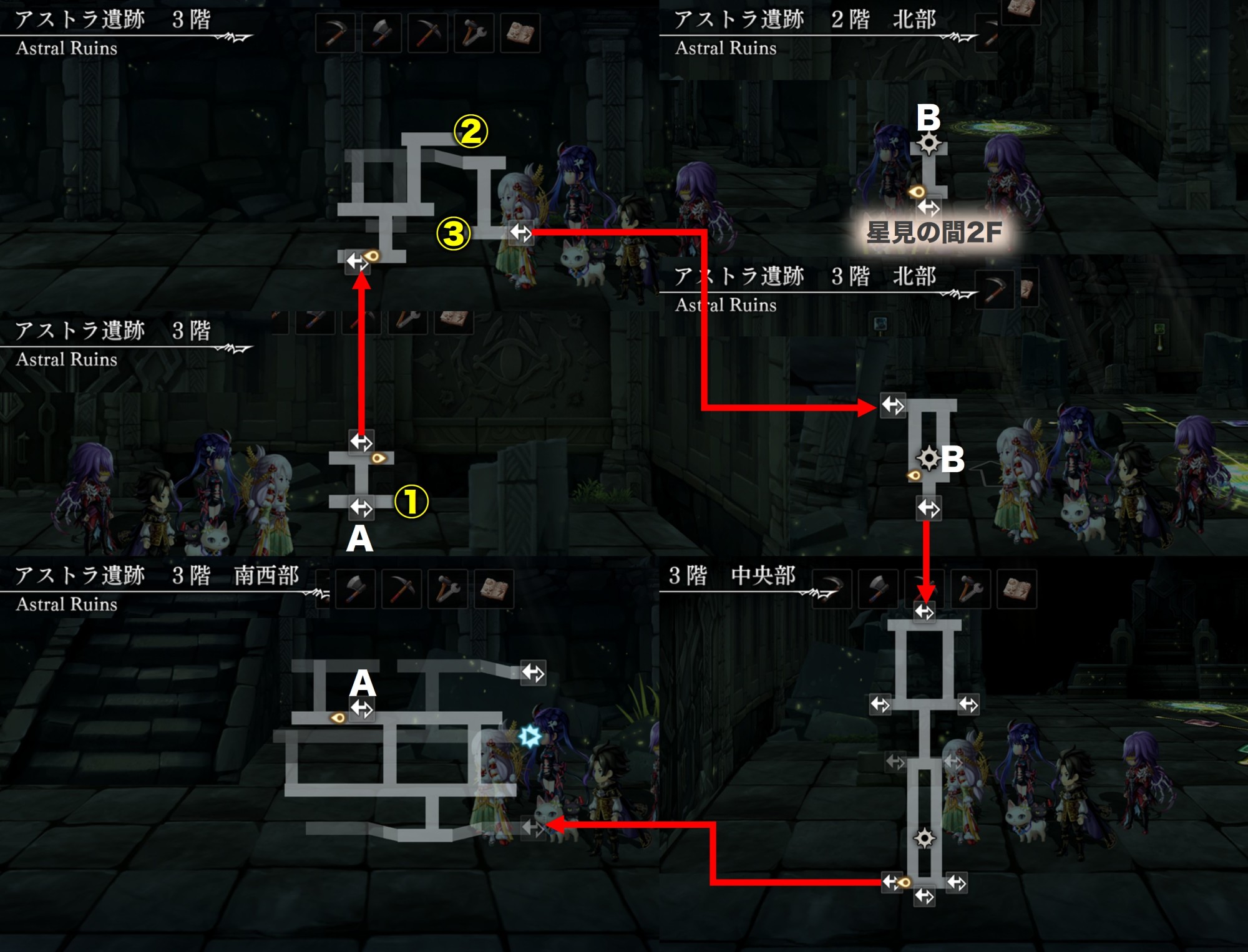Click the gear marker on the 3階 北部 minimap
This screenshot has height=952, width=1248.
coord(928,459)
